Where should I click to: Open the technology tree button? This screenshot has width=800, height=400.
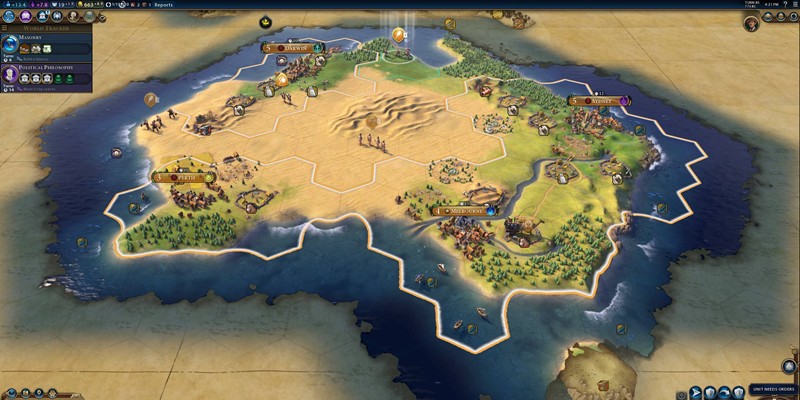pos(10,15)
